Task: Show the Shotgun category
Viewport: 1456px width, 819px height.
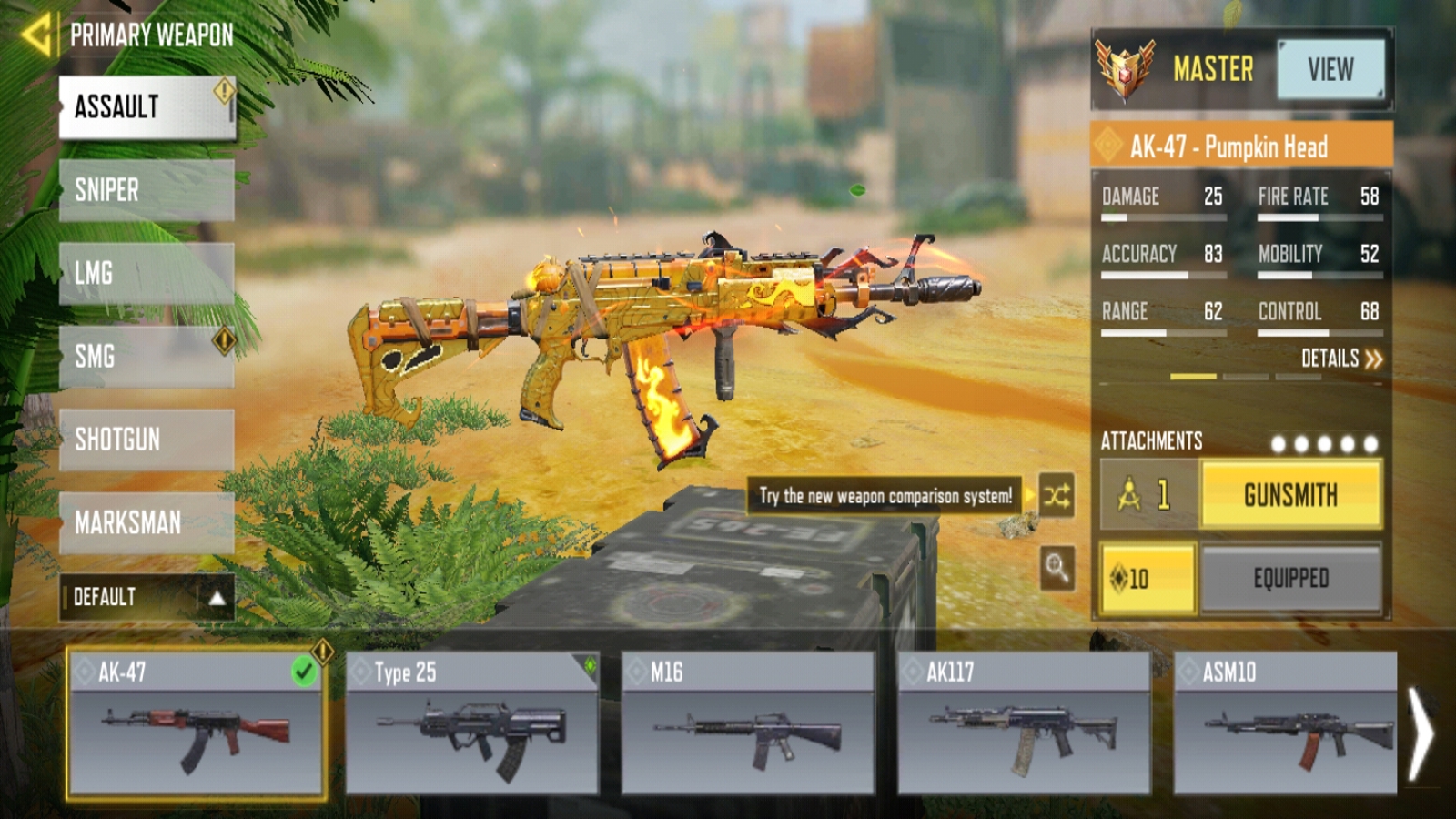Action: [147, 440]
